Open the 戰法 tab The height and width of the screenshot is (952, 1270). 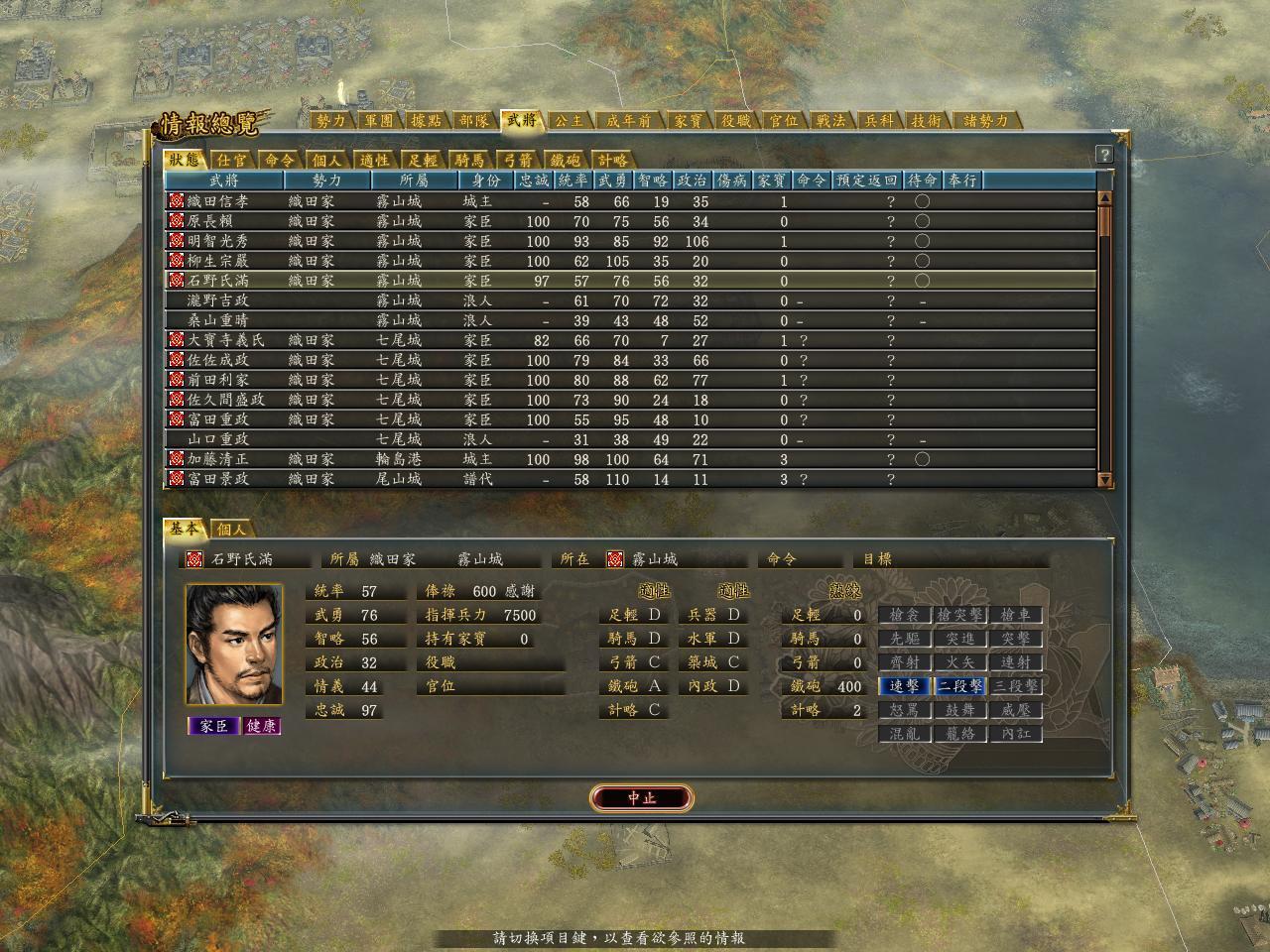831,121
